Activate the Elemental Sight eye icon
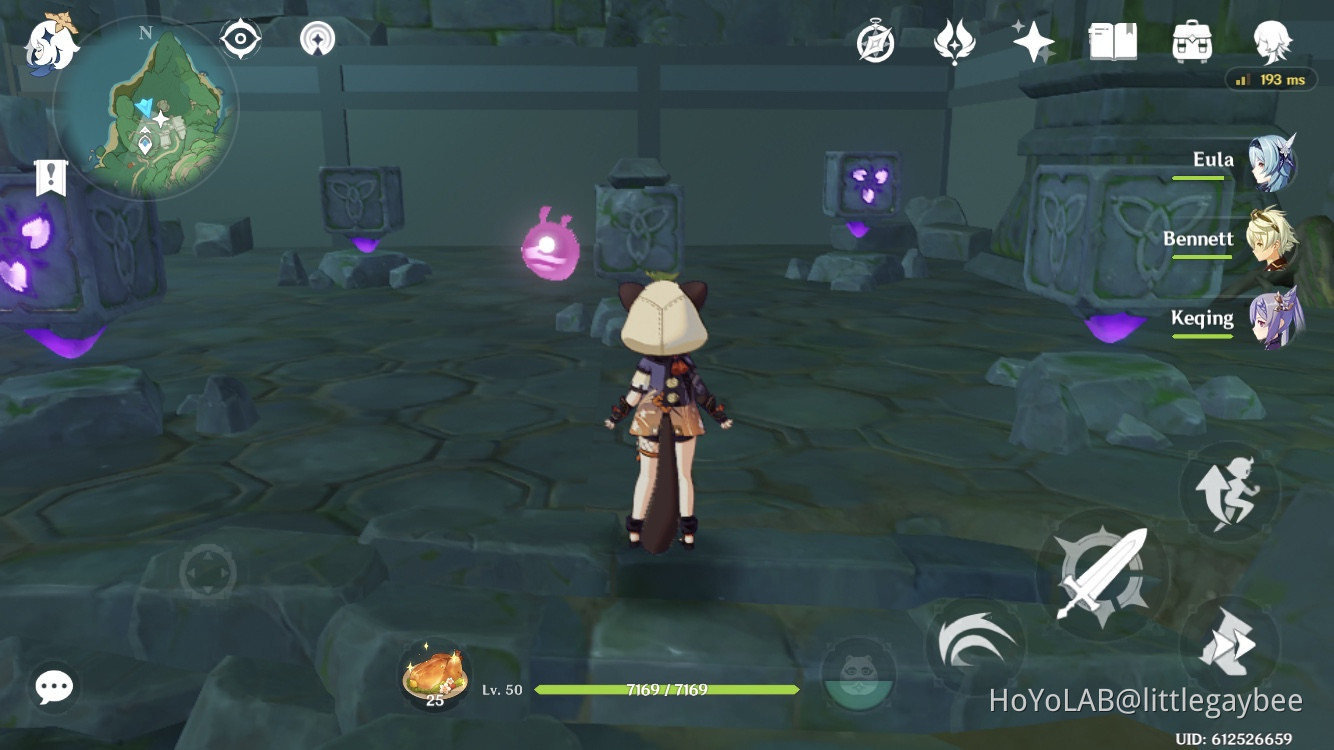Image resolution: width=1334 pixels, height=750 pixels. (x=239, y=37)
